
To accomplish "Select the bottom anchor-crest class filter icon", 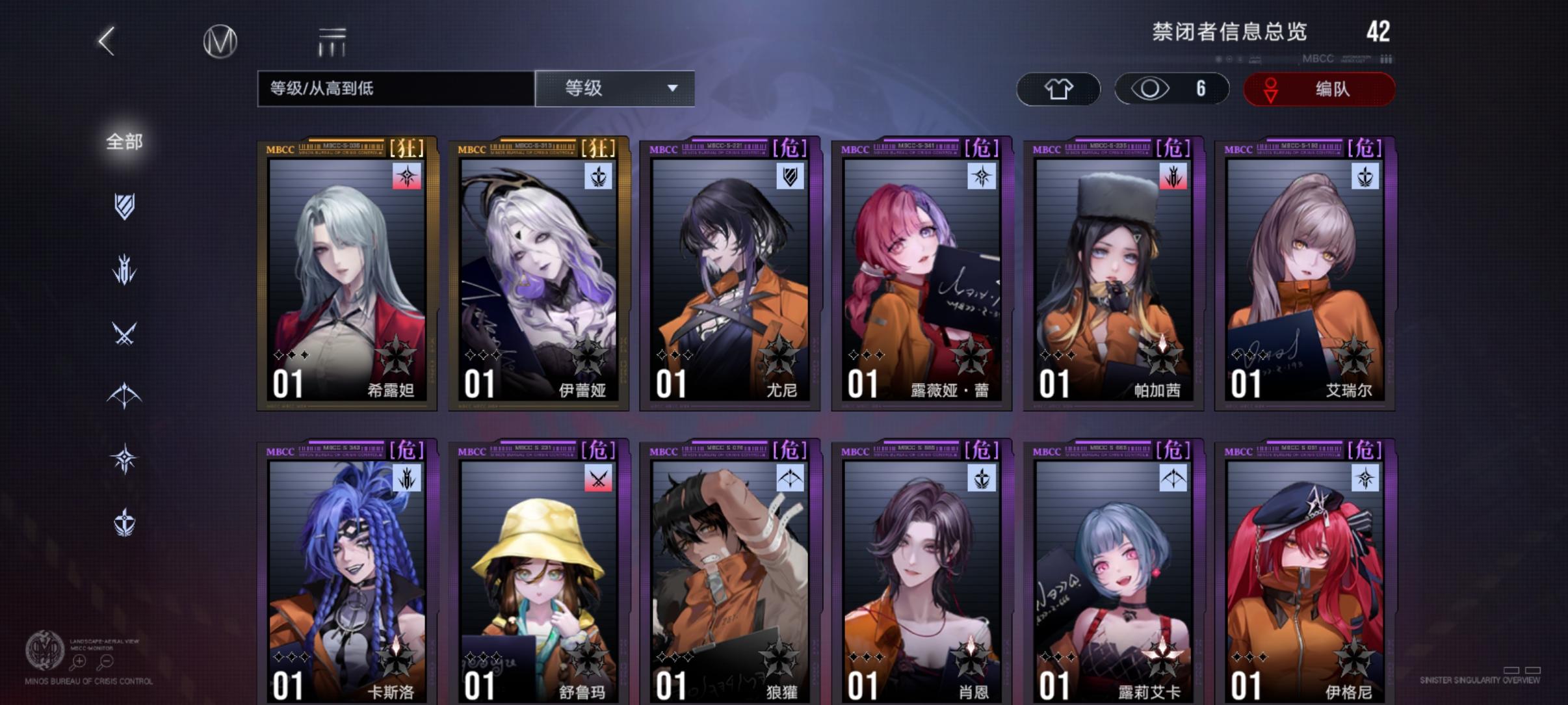I will click(124, 521).
